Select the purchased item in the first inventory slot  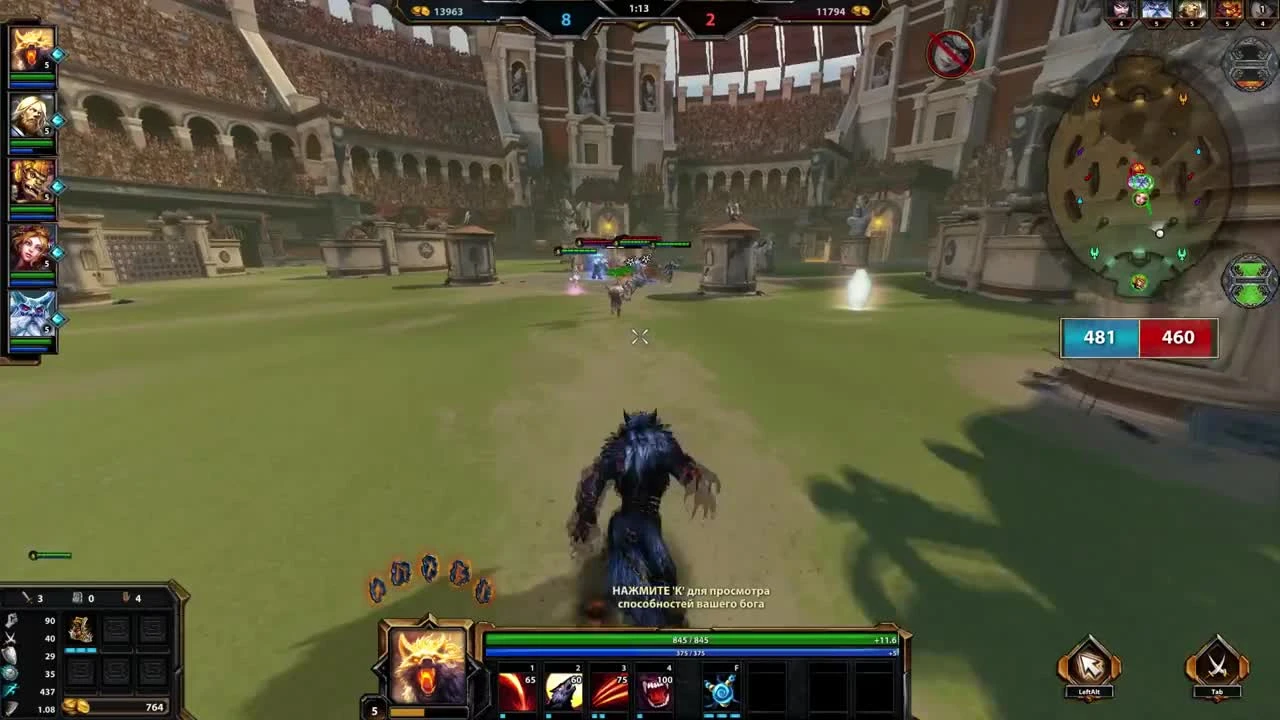pos(80,632)
